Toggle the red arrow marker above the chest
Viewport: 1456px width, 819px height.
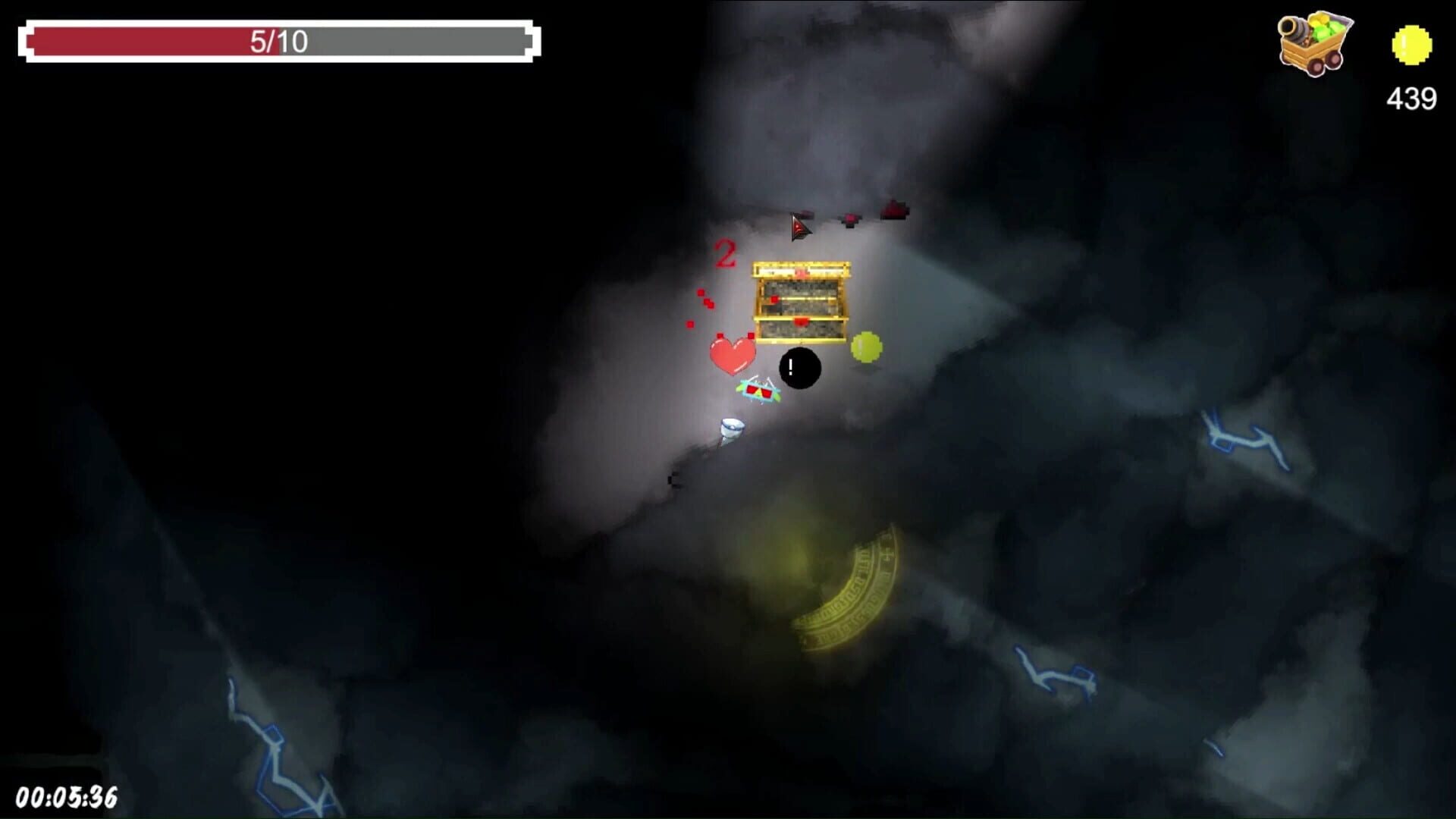(x=800, y=226)
